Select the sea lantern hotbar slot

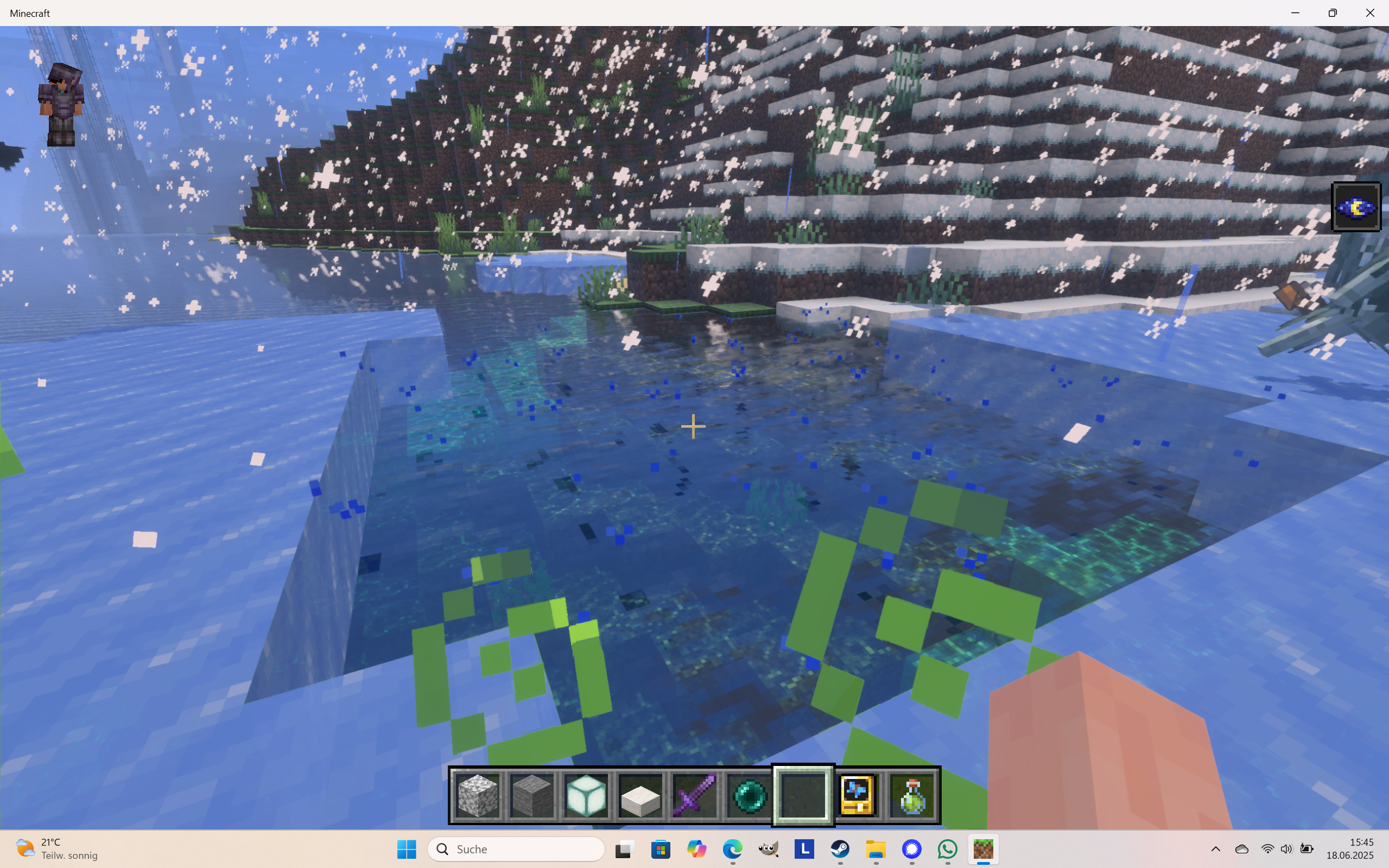(x=586, y=795)
